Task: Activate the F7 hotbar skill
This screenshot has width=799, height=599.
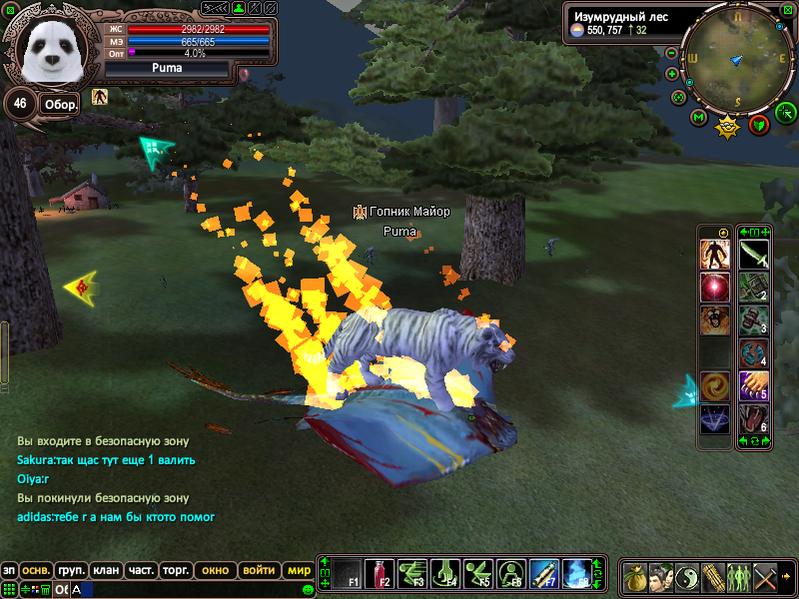Action: [x=544, y=573]
